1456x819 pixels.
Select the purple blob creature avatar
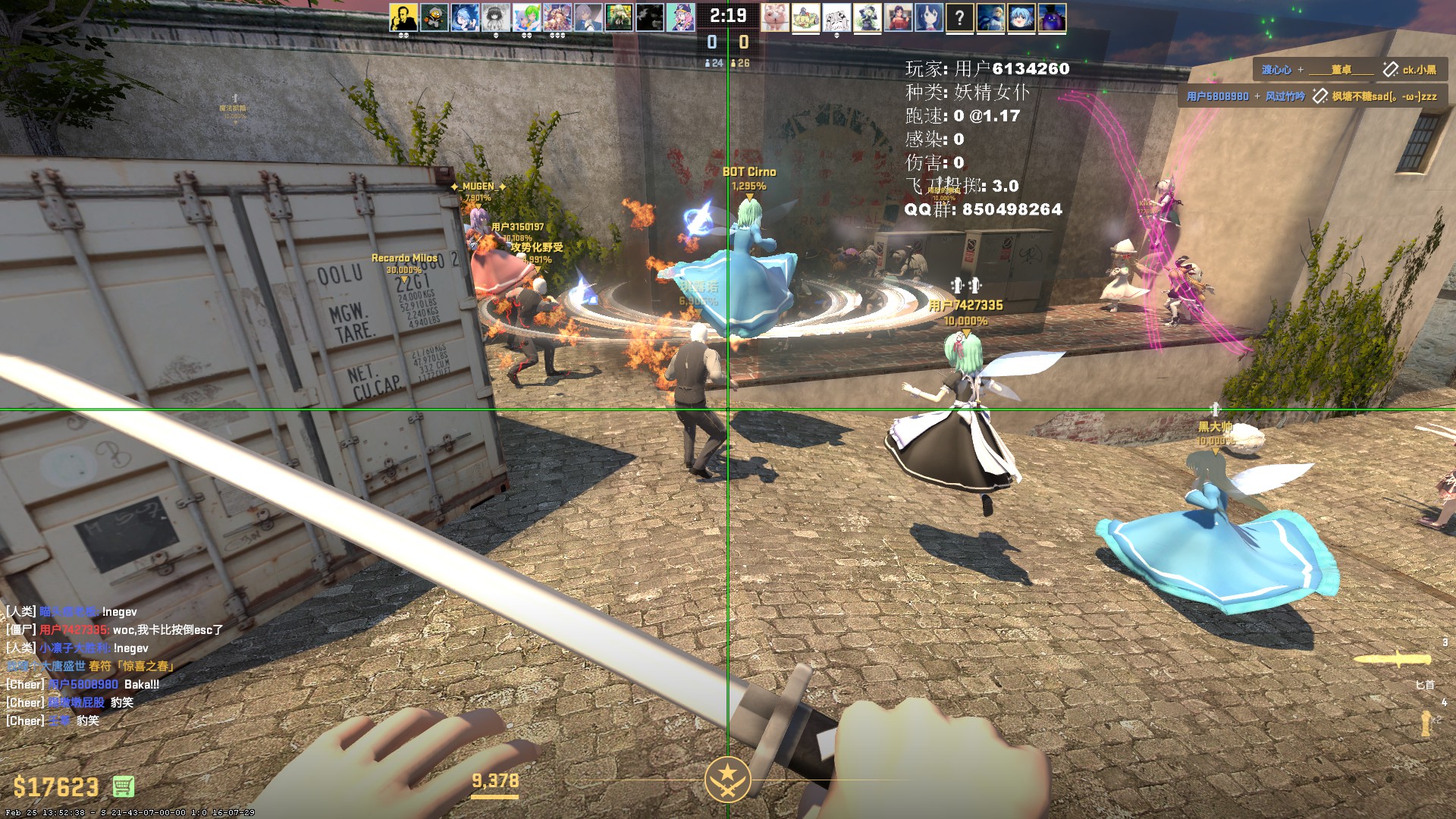coord(1052,17)
